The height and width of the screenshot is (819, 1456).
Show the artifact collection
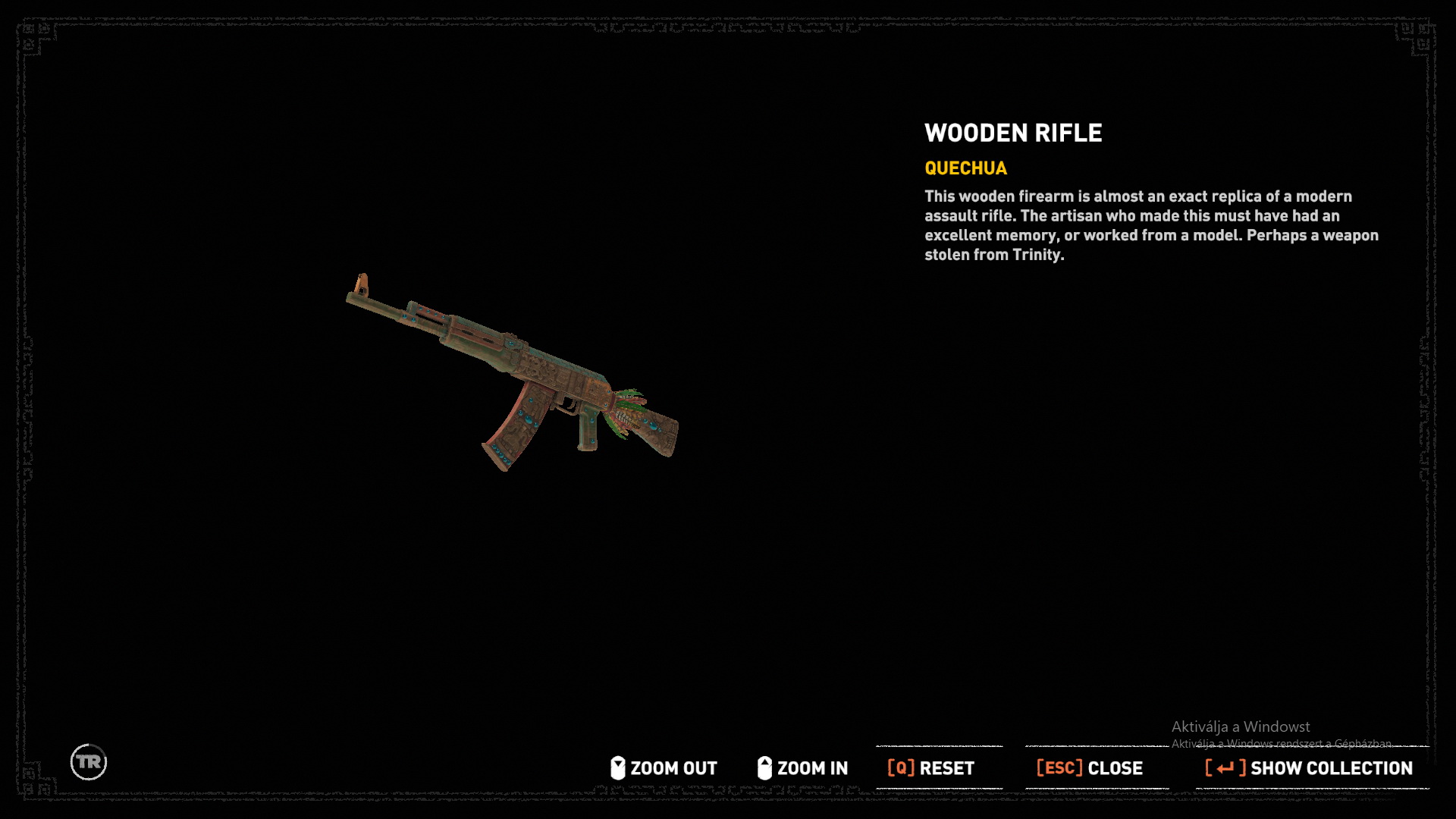[x=1310, y=768]
